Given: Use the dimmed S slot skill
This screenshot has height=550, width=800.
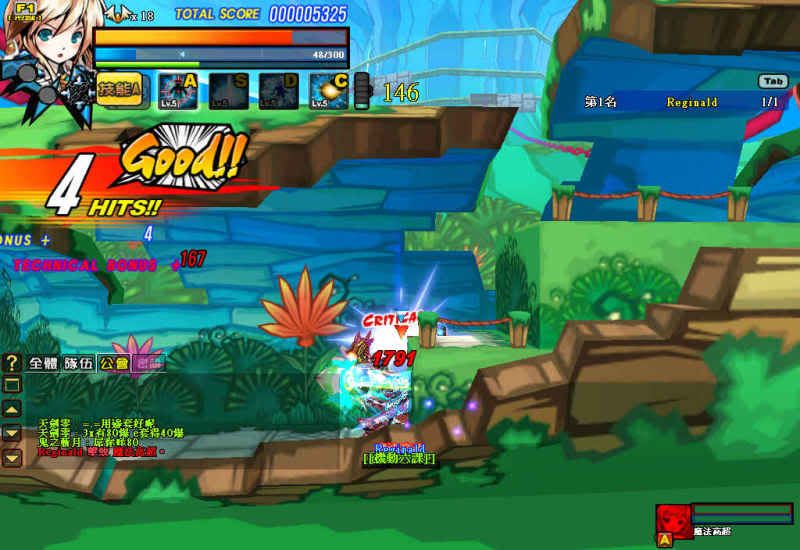Looking at the screenshot, I should [227, 91].
